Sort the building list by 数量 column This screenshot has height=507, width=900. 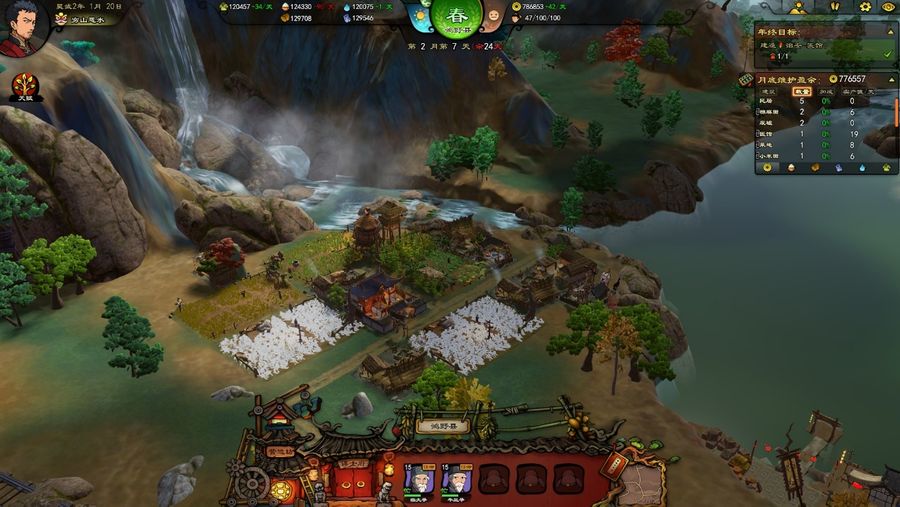[x=801, y=91]
